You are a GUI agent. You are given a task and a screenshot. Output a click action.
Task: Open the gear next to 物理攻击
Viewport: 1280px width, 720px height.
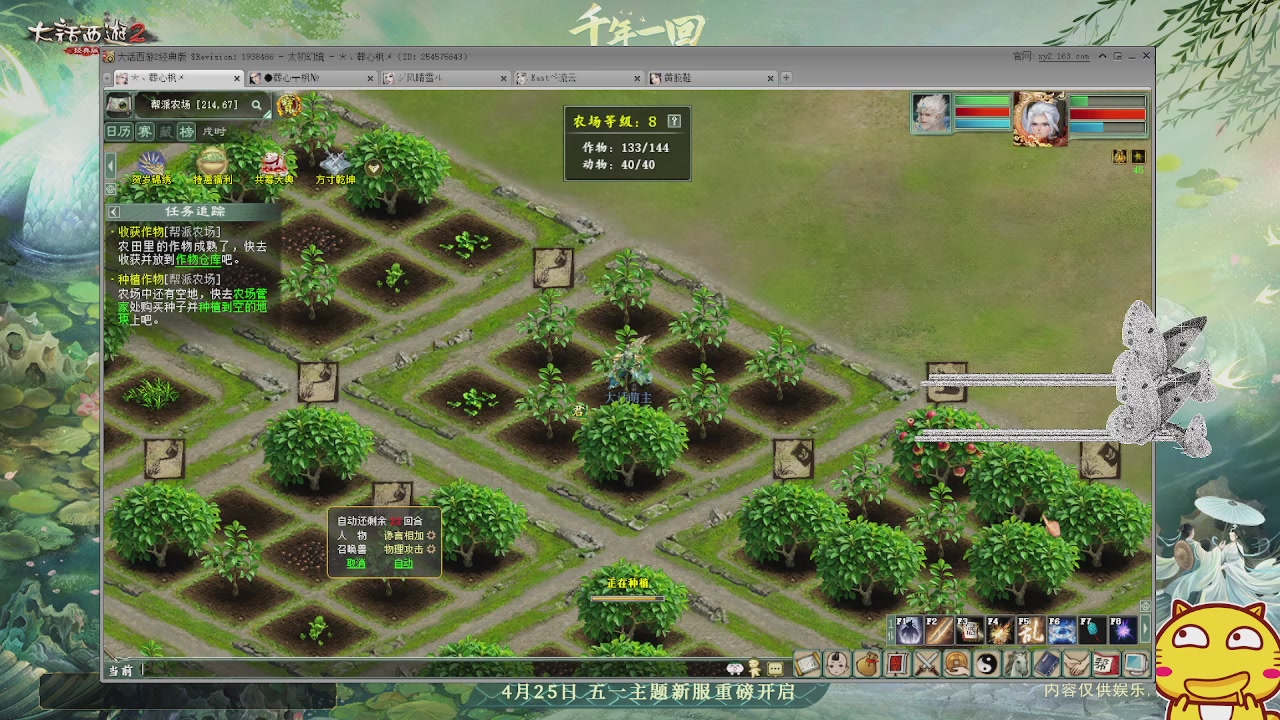(431, 549)
